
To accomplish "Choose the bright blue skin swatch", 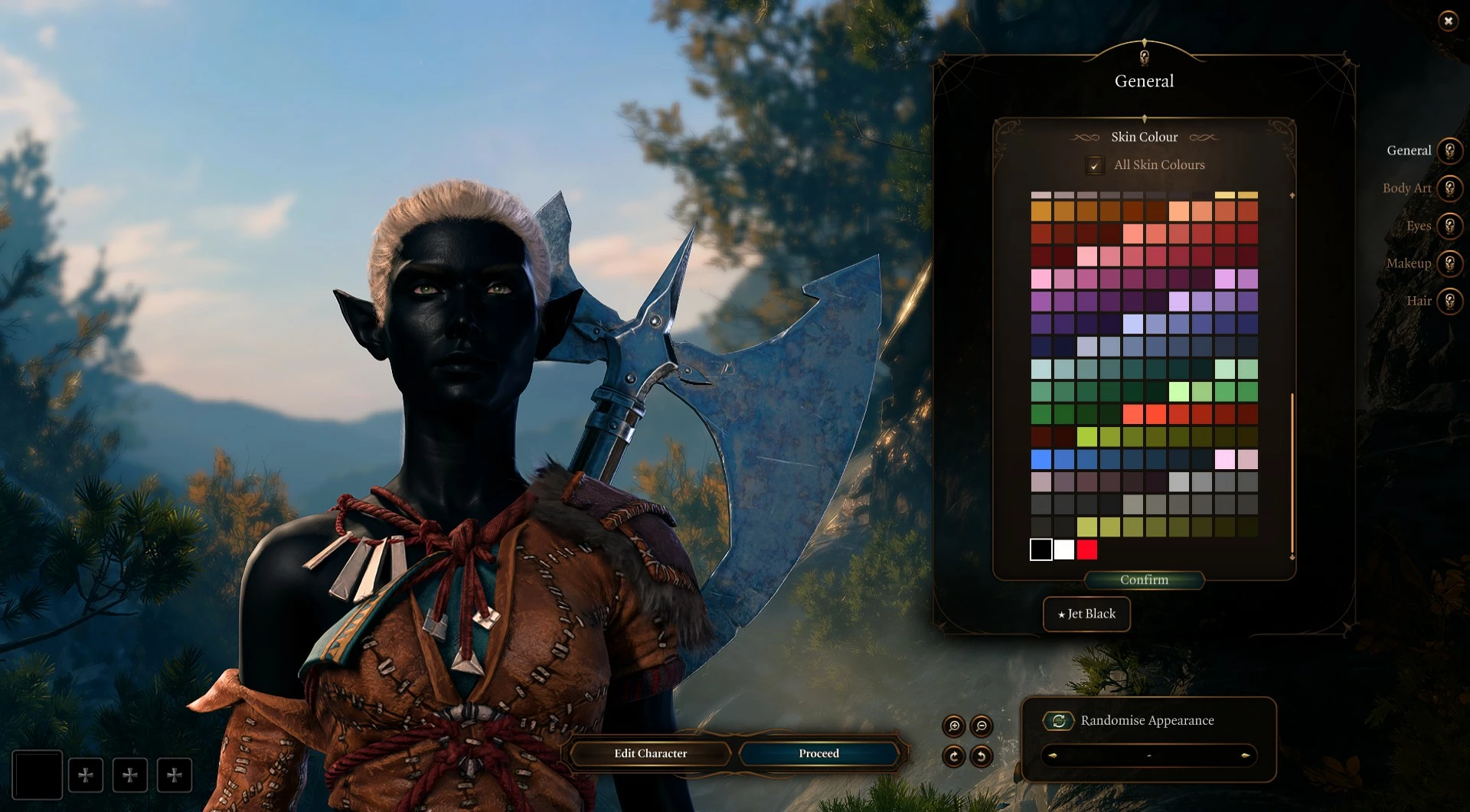I will (x=1041, y=459).
